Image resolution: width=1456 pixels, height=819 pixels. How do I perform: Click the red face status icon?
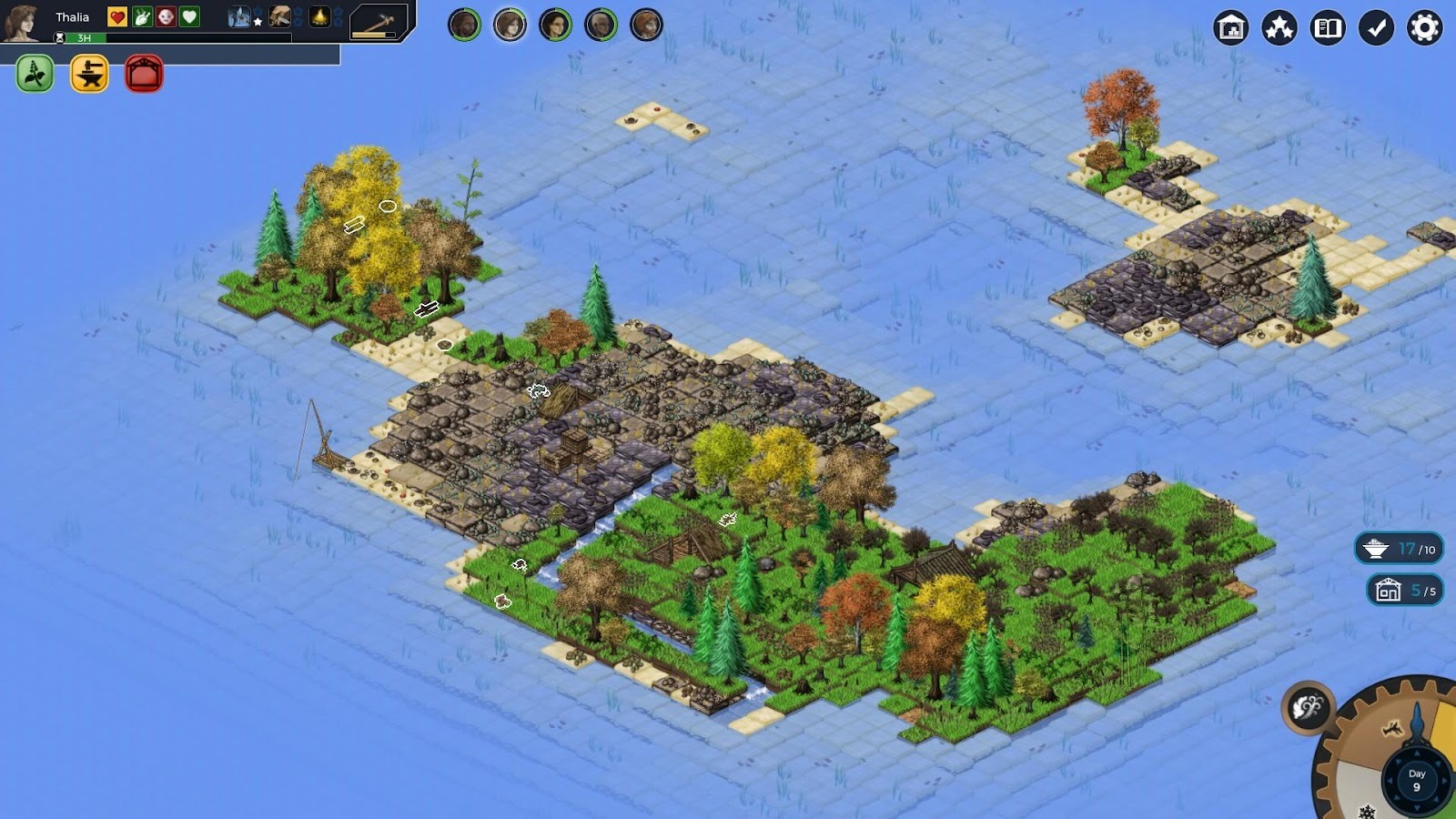pos(166,16)
